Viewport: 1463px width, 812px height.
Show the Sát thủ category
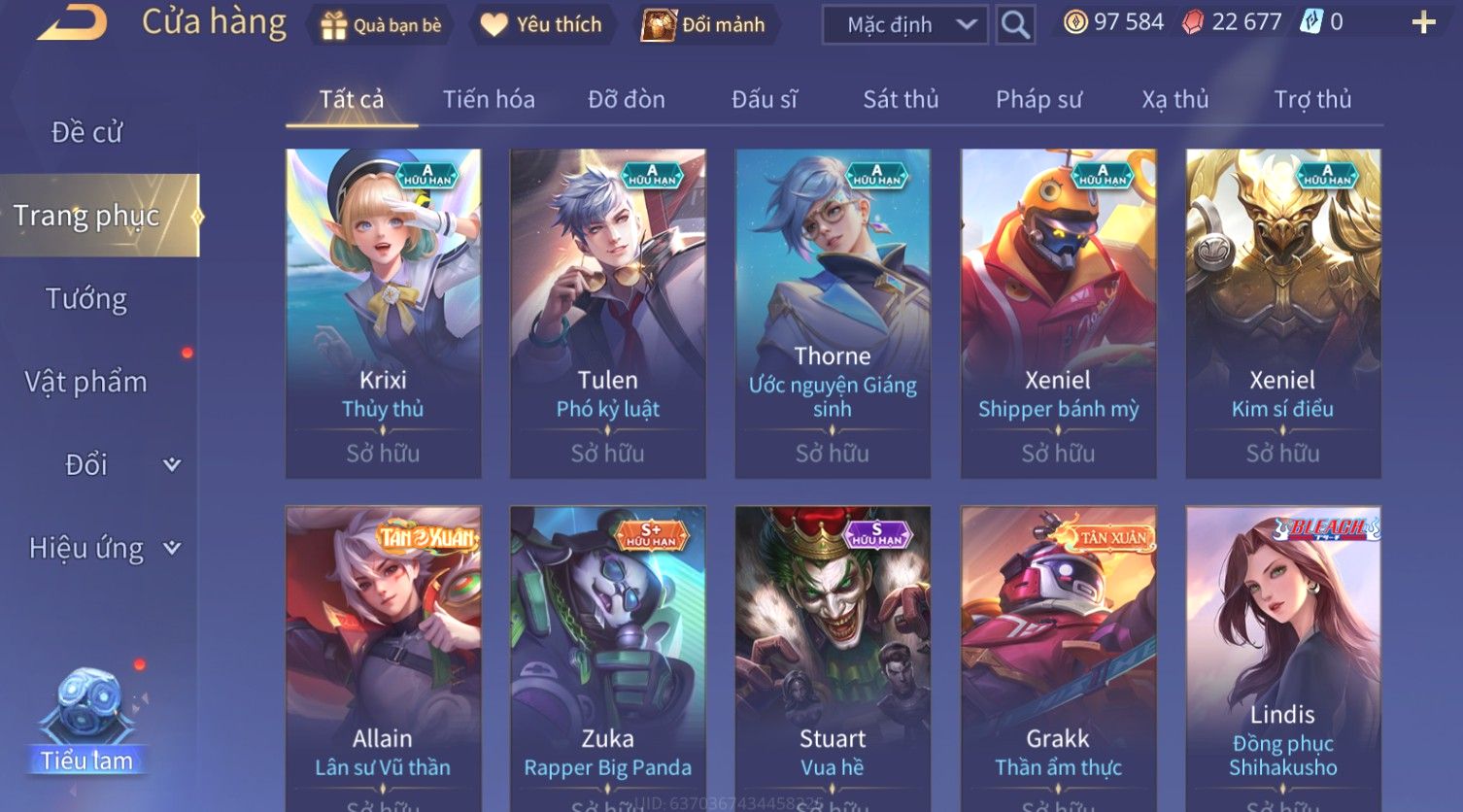(x=901, y=99)
